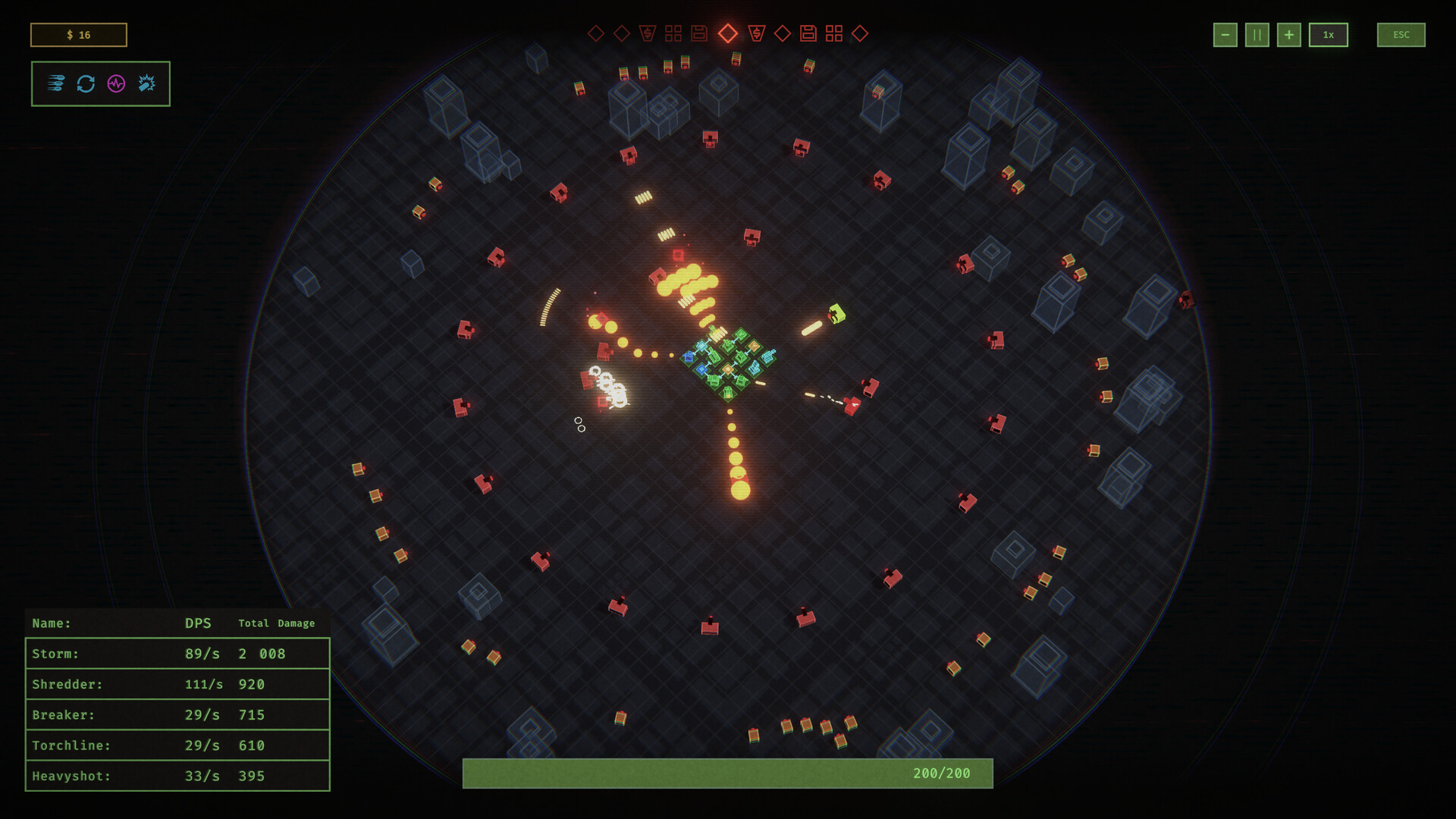Decrease game speed with the minus button

(x=1225, y=34)
